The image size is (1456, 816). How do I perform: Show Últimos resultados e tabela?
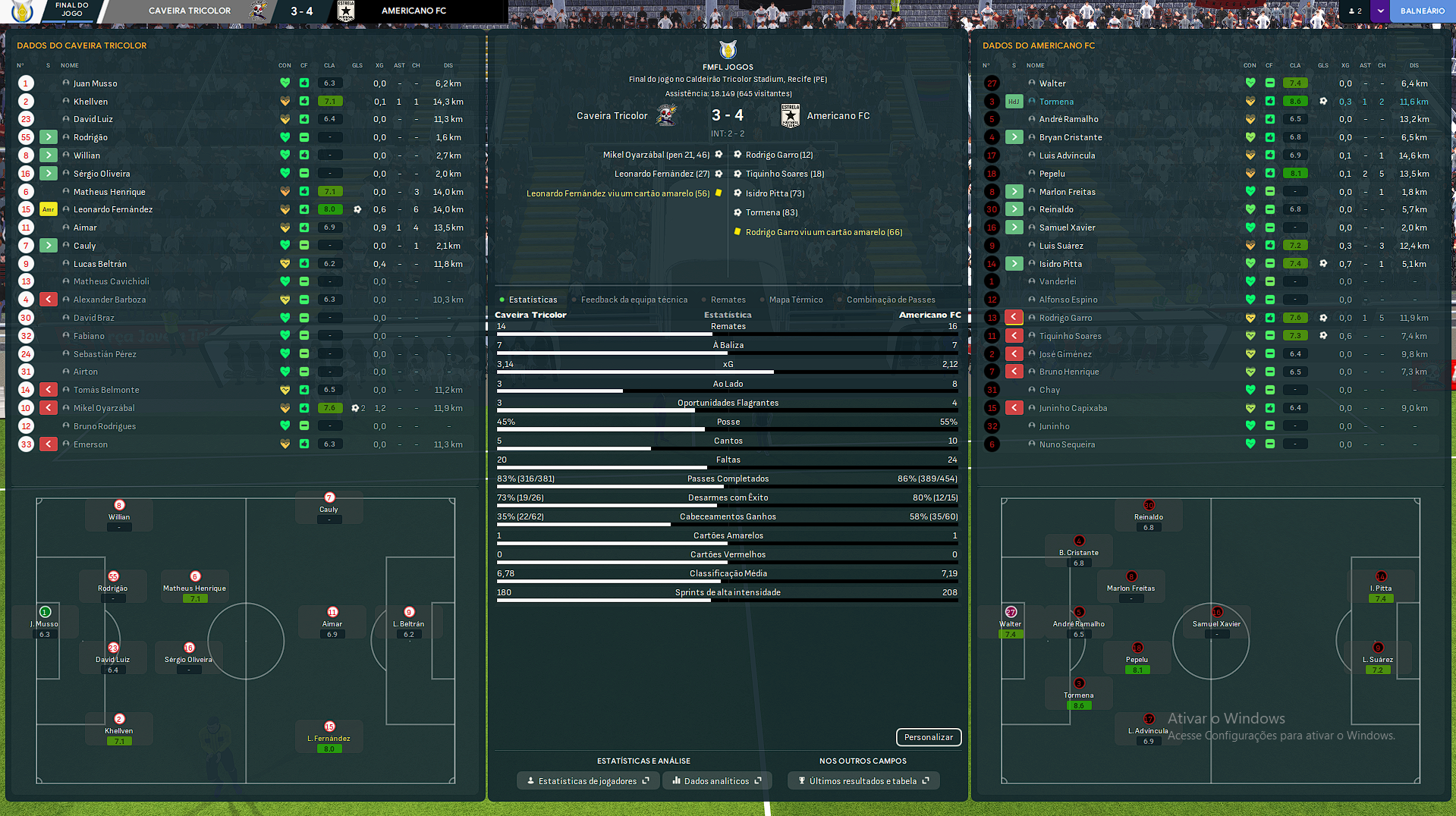point(863,781)
